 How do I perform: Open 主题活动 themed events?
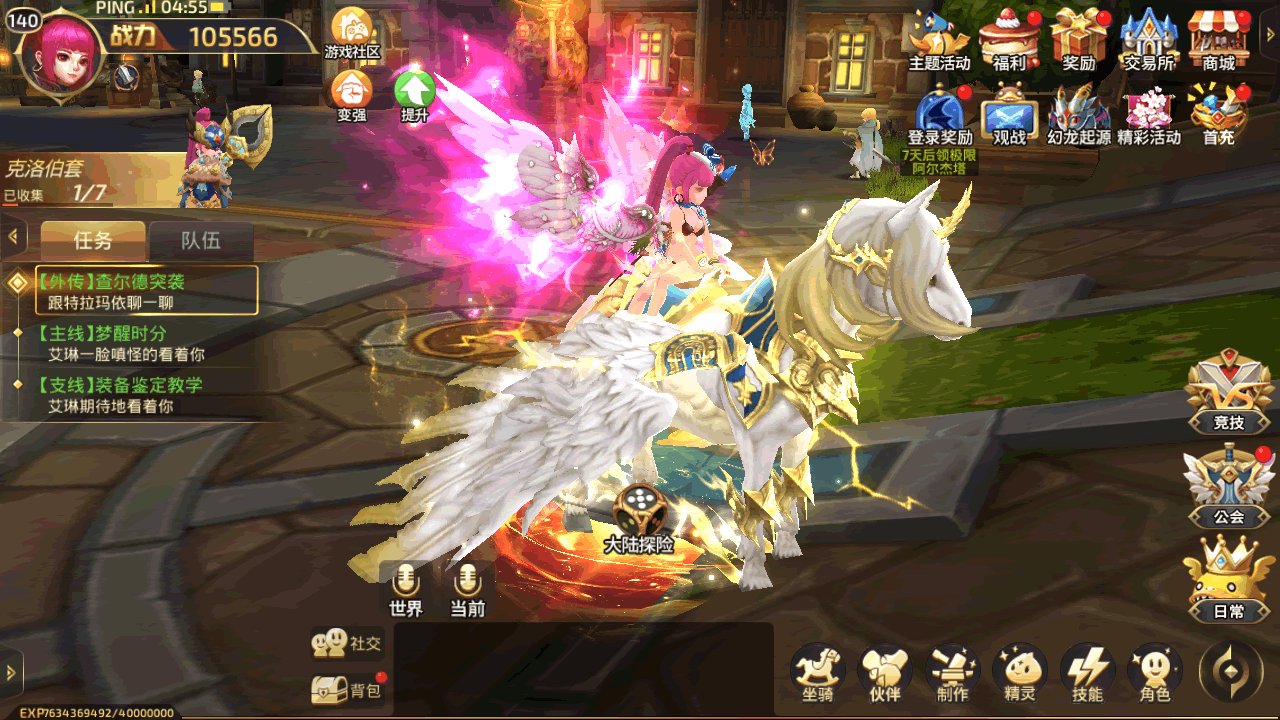[939, 40]
